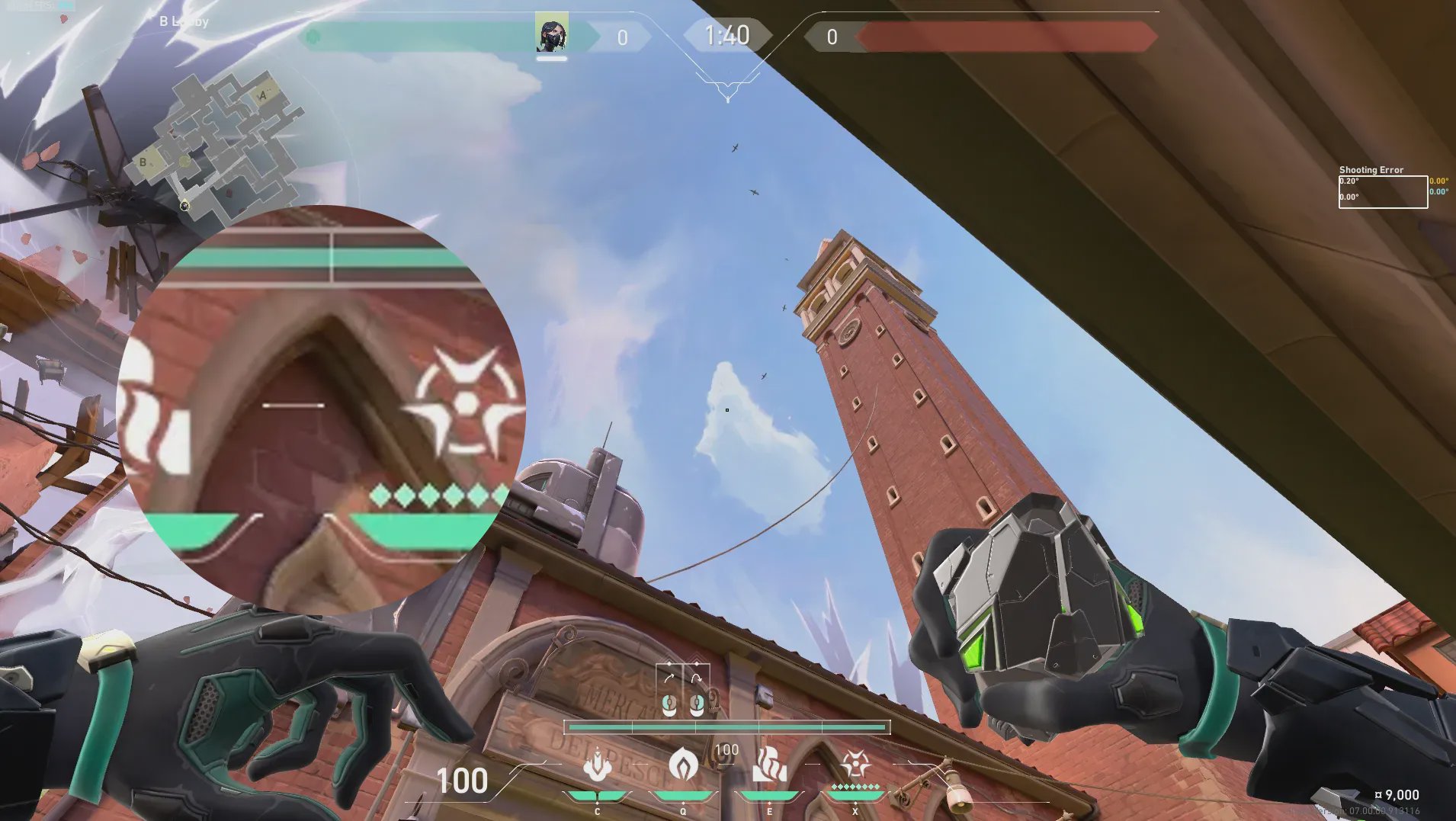Activate the Poison Cloud ability icon
This screenshot has height=821, width=1456.
click(683, 764)
